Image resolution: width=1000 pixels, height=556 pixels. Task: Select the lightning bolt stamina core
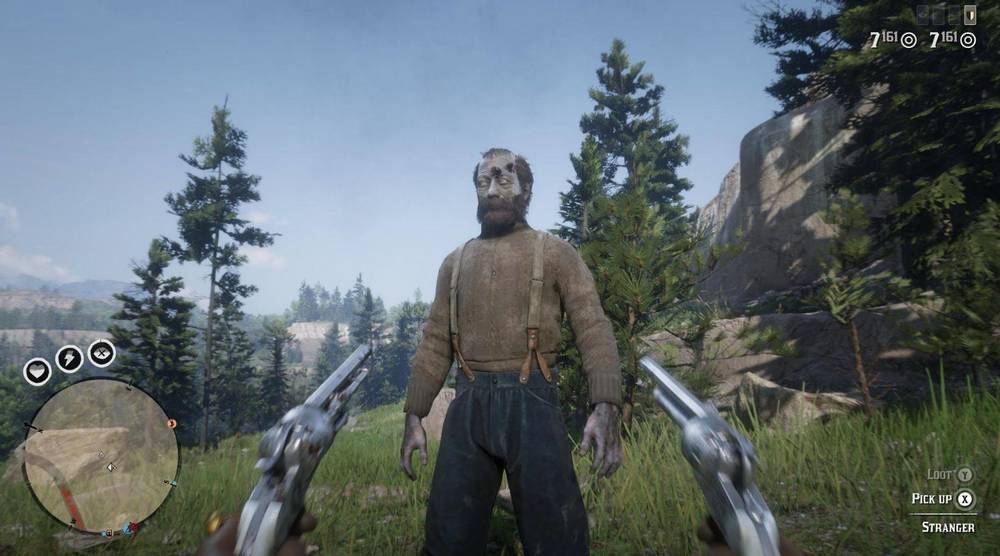[x=69, y=358]
